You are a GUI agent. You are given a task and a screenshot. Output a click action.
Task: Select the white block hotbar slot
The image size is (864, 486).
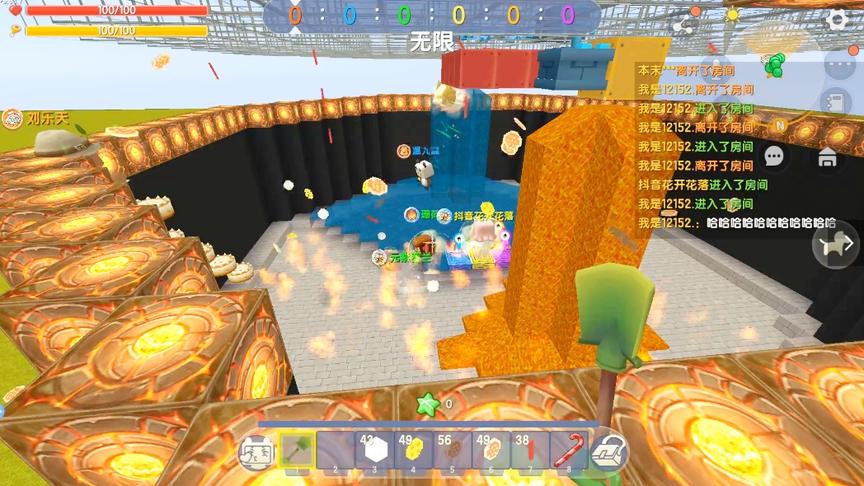(x=375, y=451)
